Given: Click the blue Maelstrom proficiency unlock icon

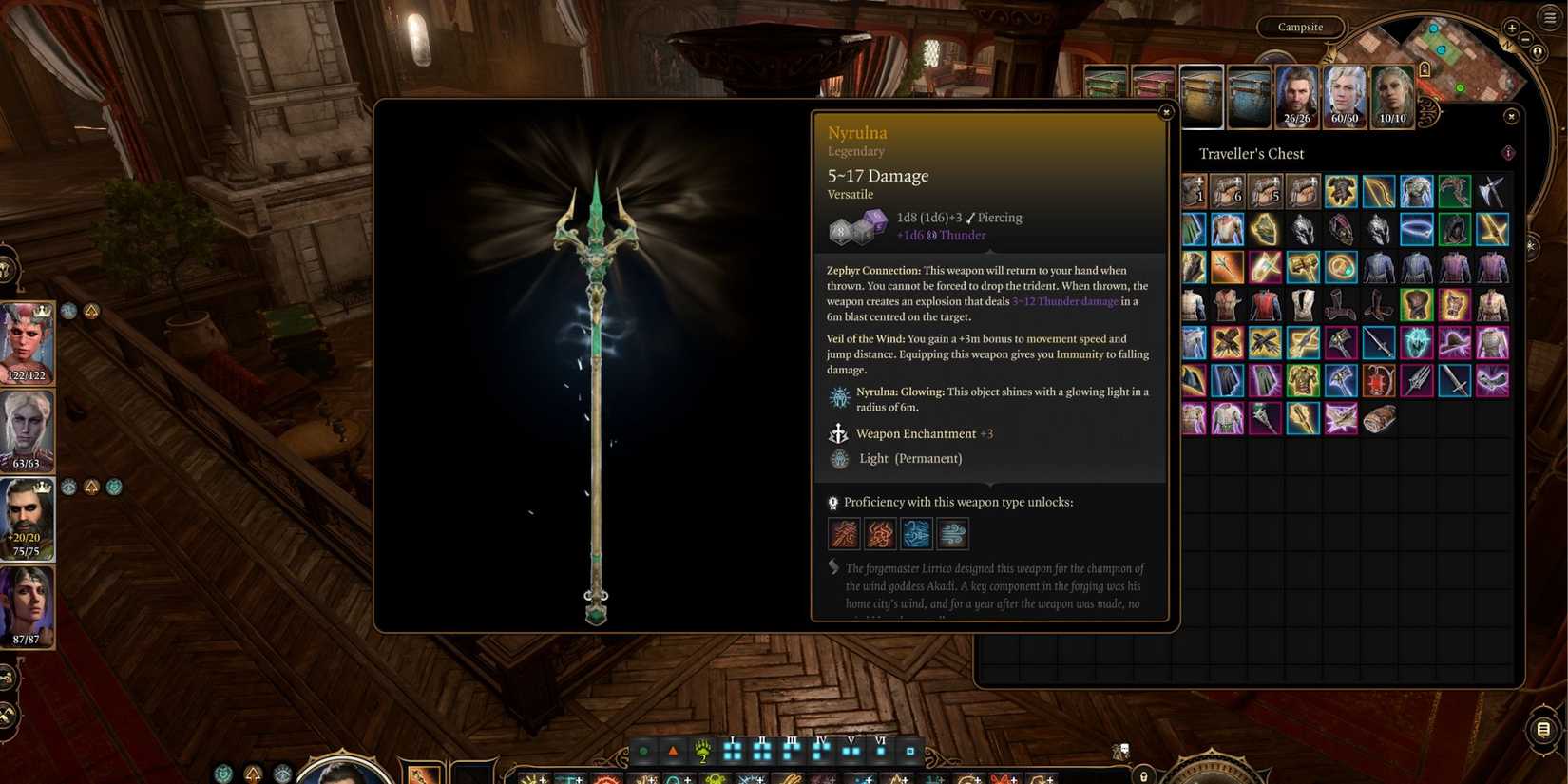Looking at the screenshot, I should (916, 533).
